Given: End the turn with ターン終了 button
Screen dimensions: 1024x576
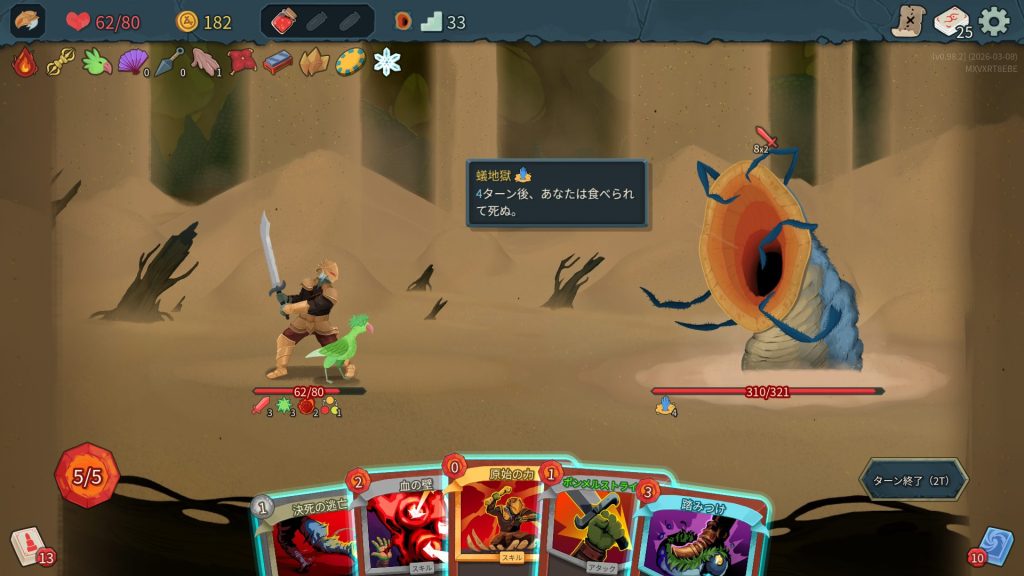Looking at the screenshot, I should point(912,480).
